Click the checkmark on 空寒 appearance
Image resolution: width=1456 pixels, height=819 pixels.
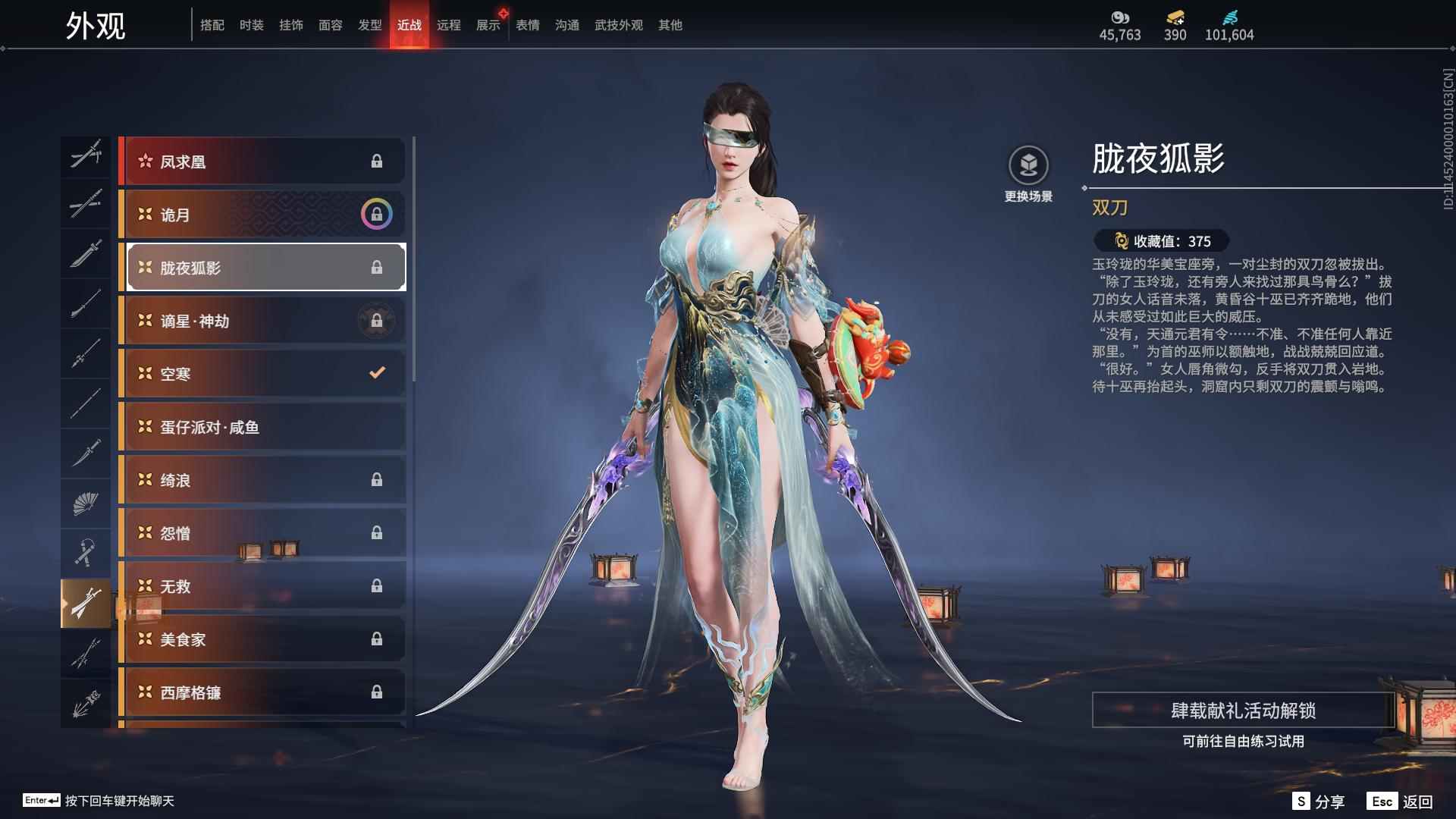[x=375, y=373]
